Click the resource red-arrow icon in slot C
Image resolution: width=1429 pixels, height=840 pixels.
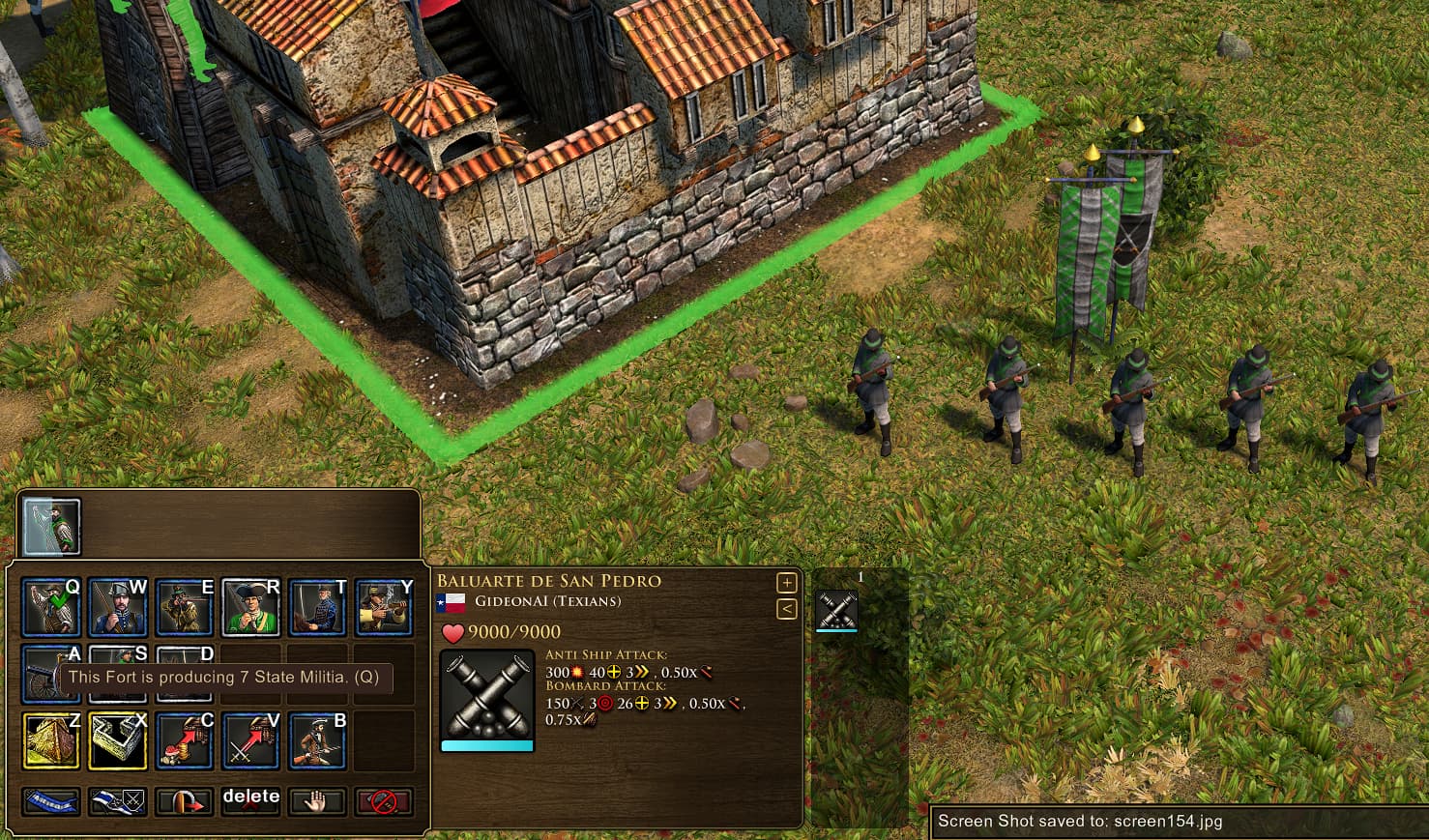point(184,740)
